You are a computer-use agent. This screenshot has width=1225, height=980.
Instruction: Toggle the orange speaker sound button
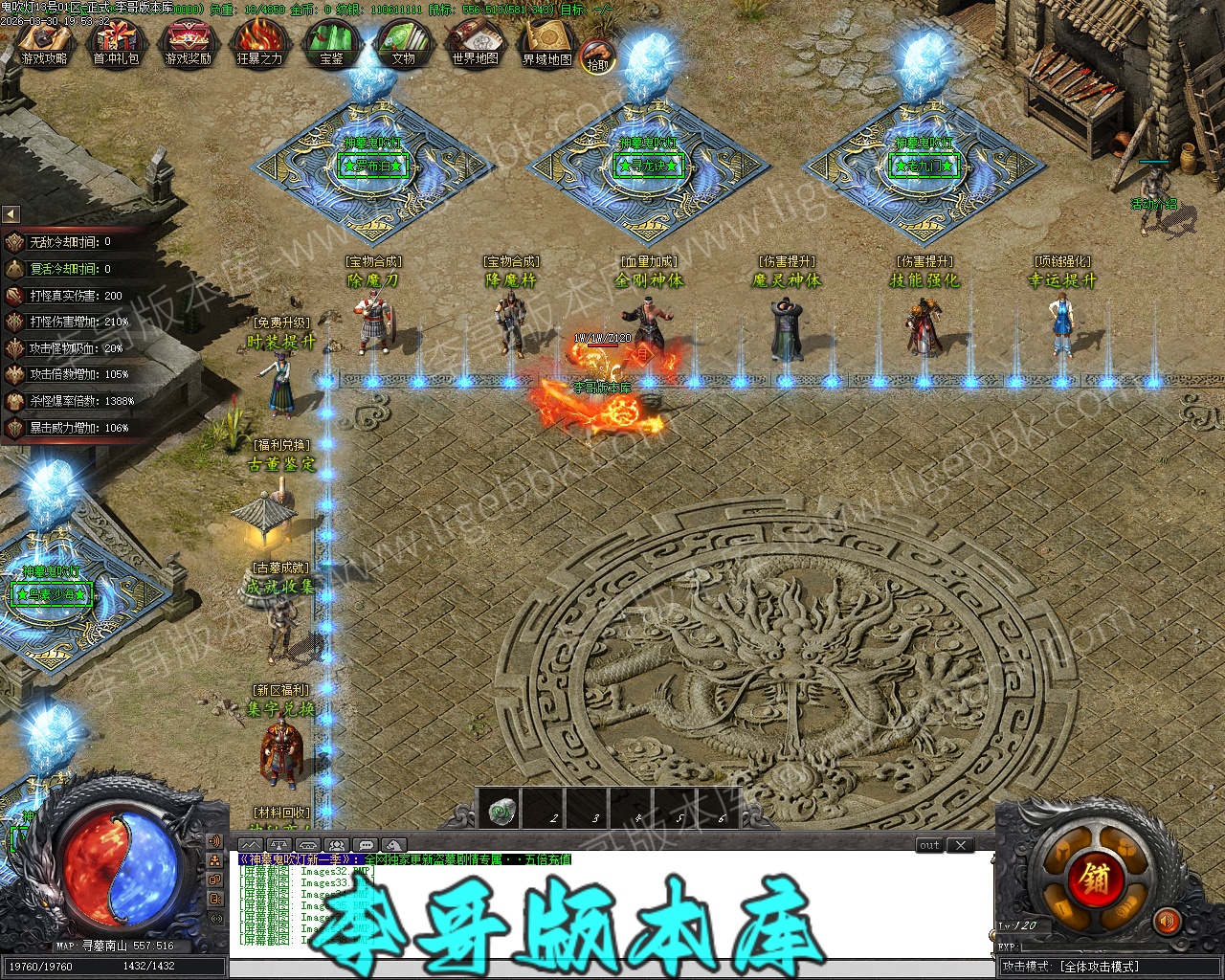click(1167, 921)
